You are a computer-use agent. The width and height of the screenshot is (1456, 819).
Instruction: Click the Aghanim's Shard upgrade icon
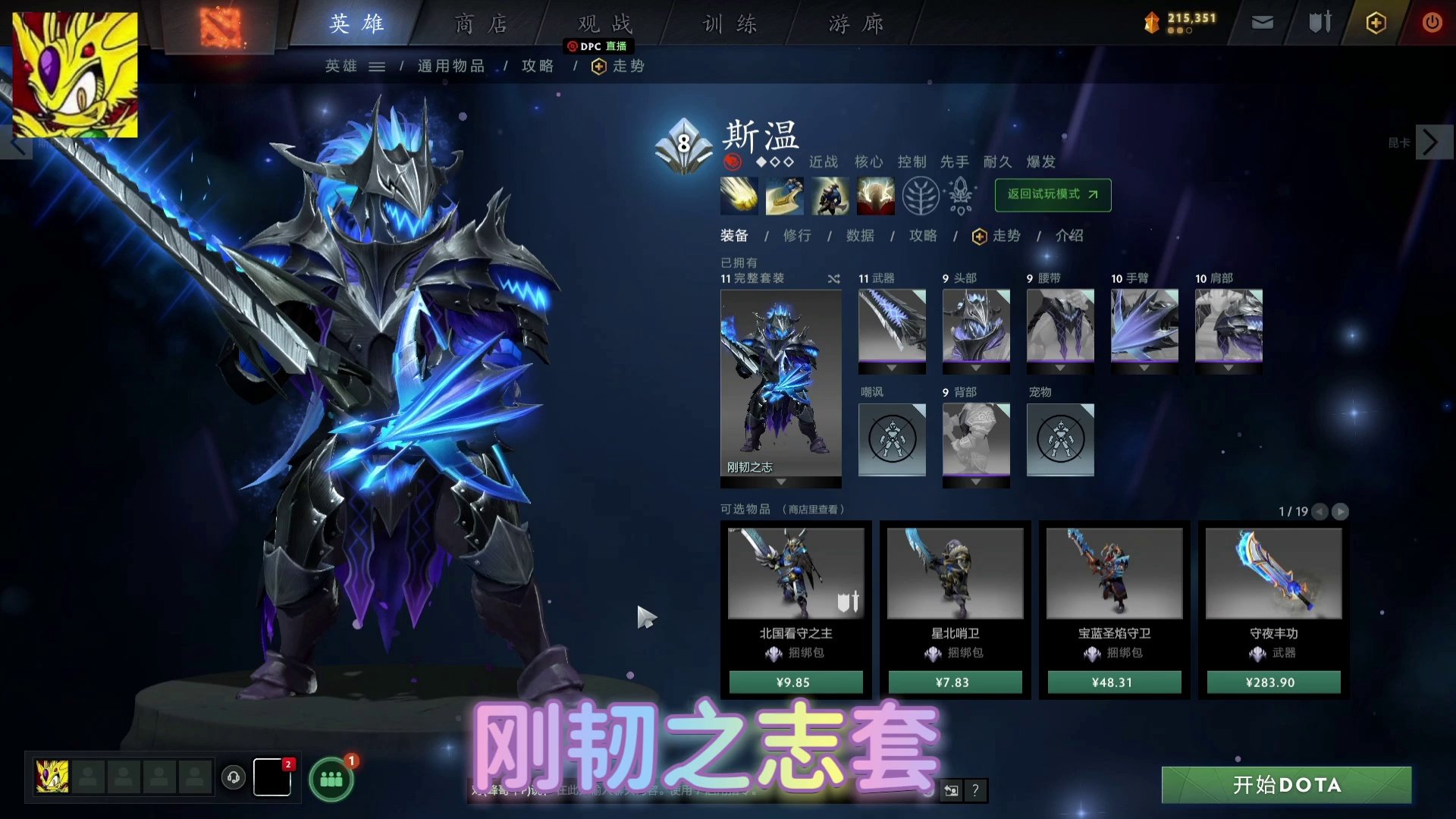959,196
